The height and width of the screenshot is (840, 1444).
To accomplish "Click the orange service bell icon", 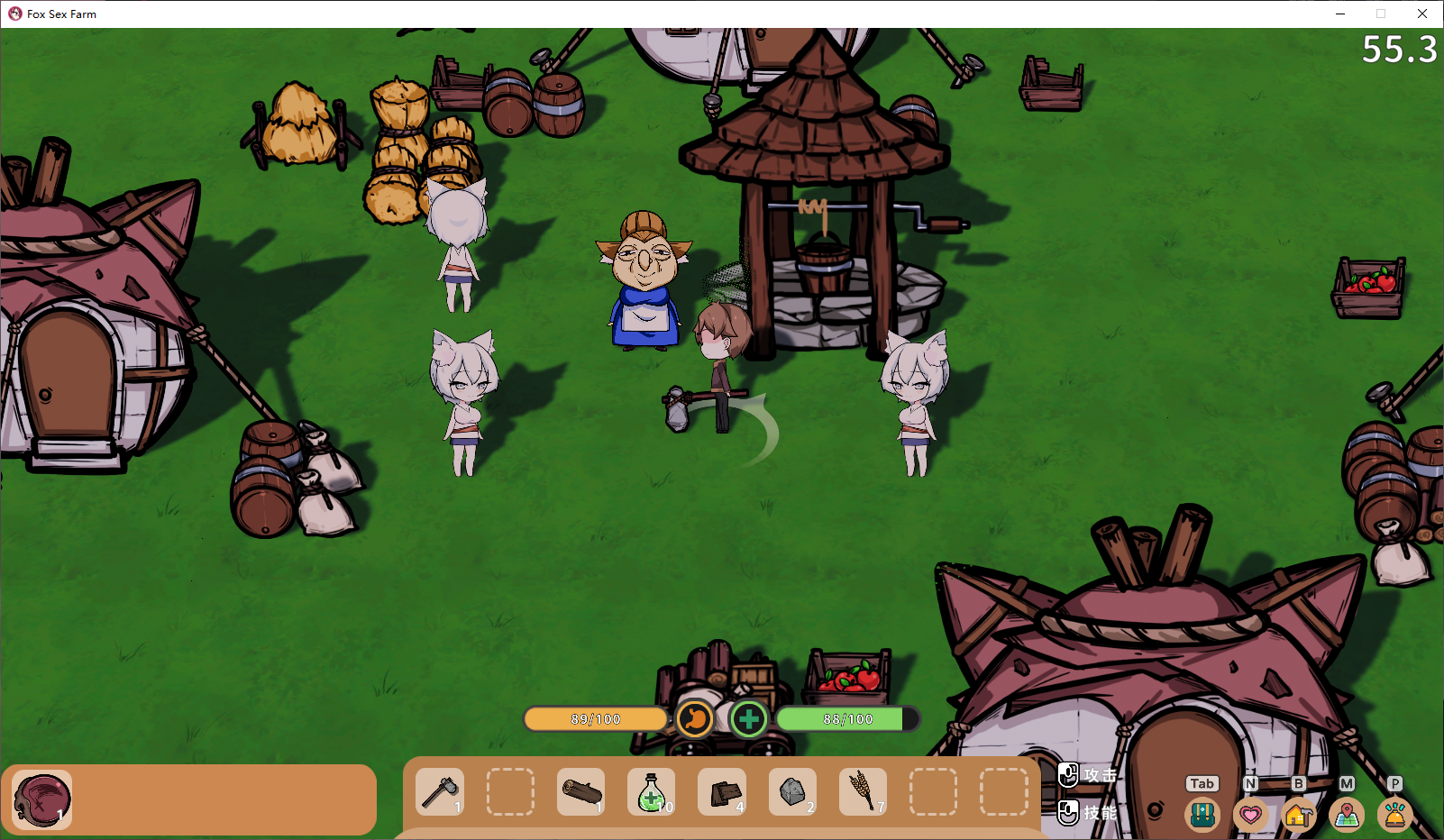I will click(1394, 815).
